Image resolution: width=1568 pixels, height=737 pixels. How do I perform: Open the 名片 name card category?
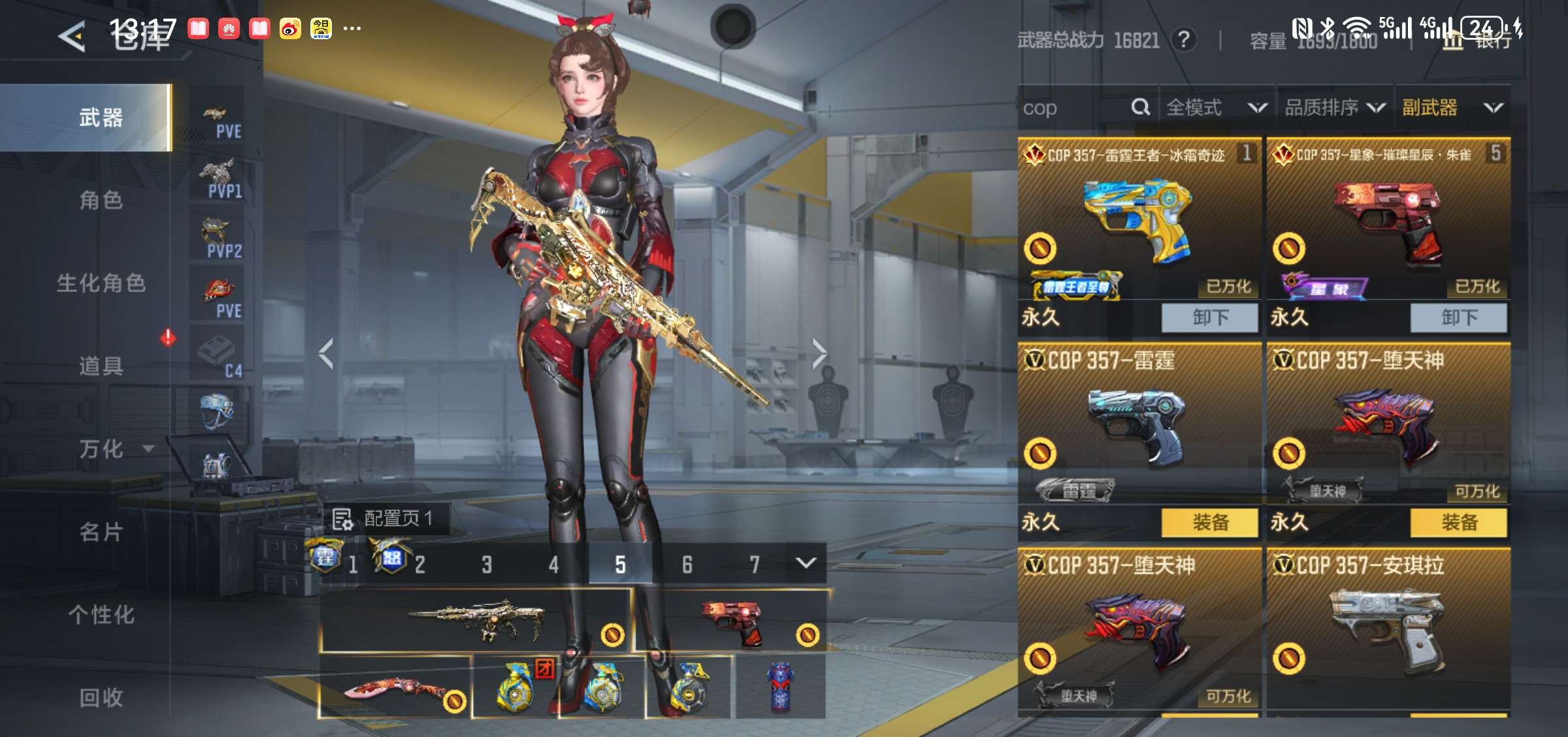pyautogui.click(x=101, y=532)
